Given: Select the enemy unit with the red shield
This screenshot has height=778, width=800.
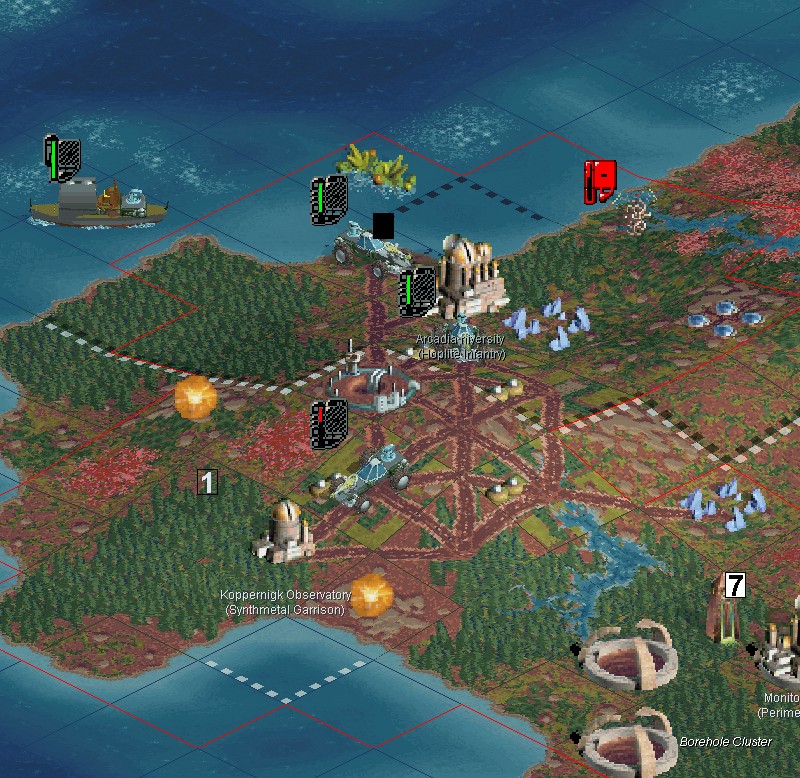Looking at the screenshot, I should click(628, 207).
